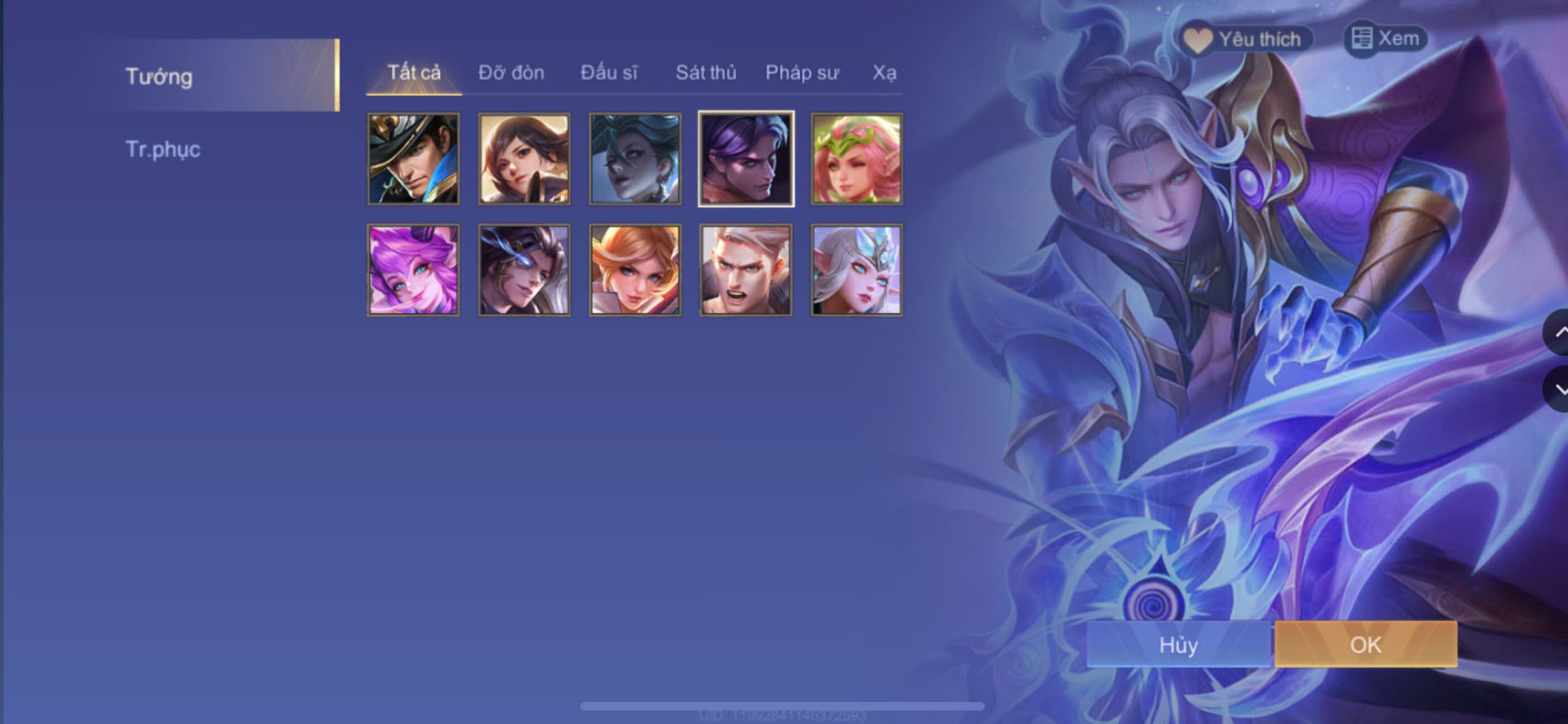
Task: Open the Tr.phục skins section
Action: pos(163,149)
